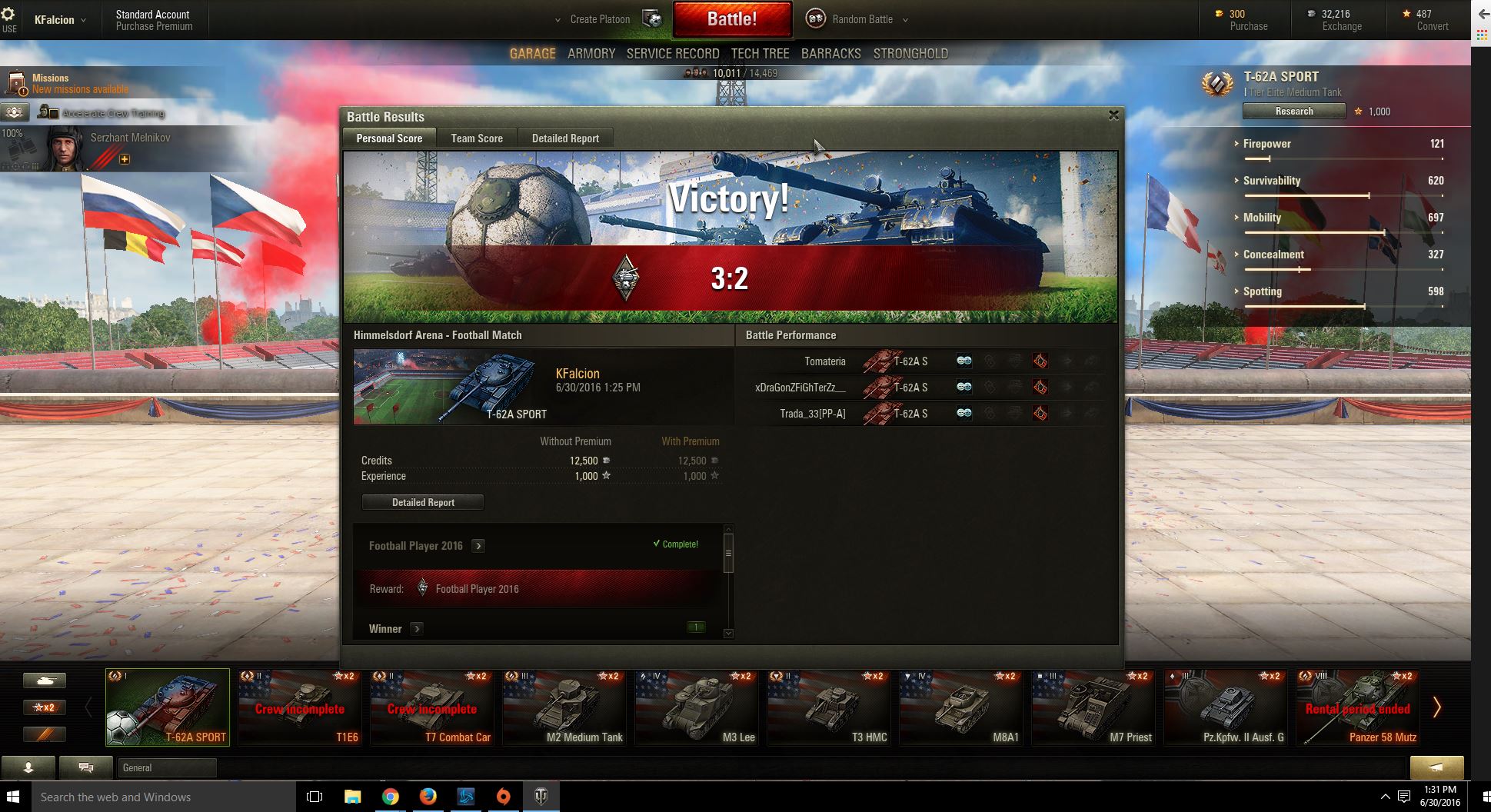The height and width of the screenshot is (812, 1491).
Task: Open Firefox from the Windows taskbar
Action: 428,797
